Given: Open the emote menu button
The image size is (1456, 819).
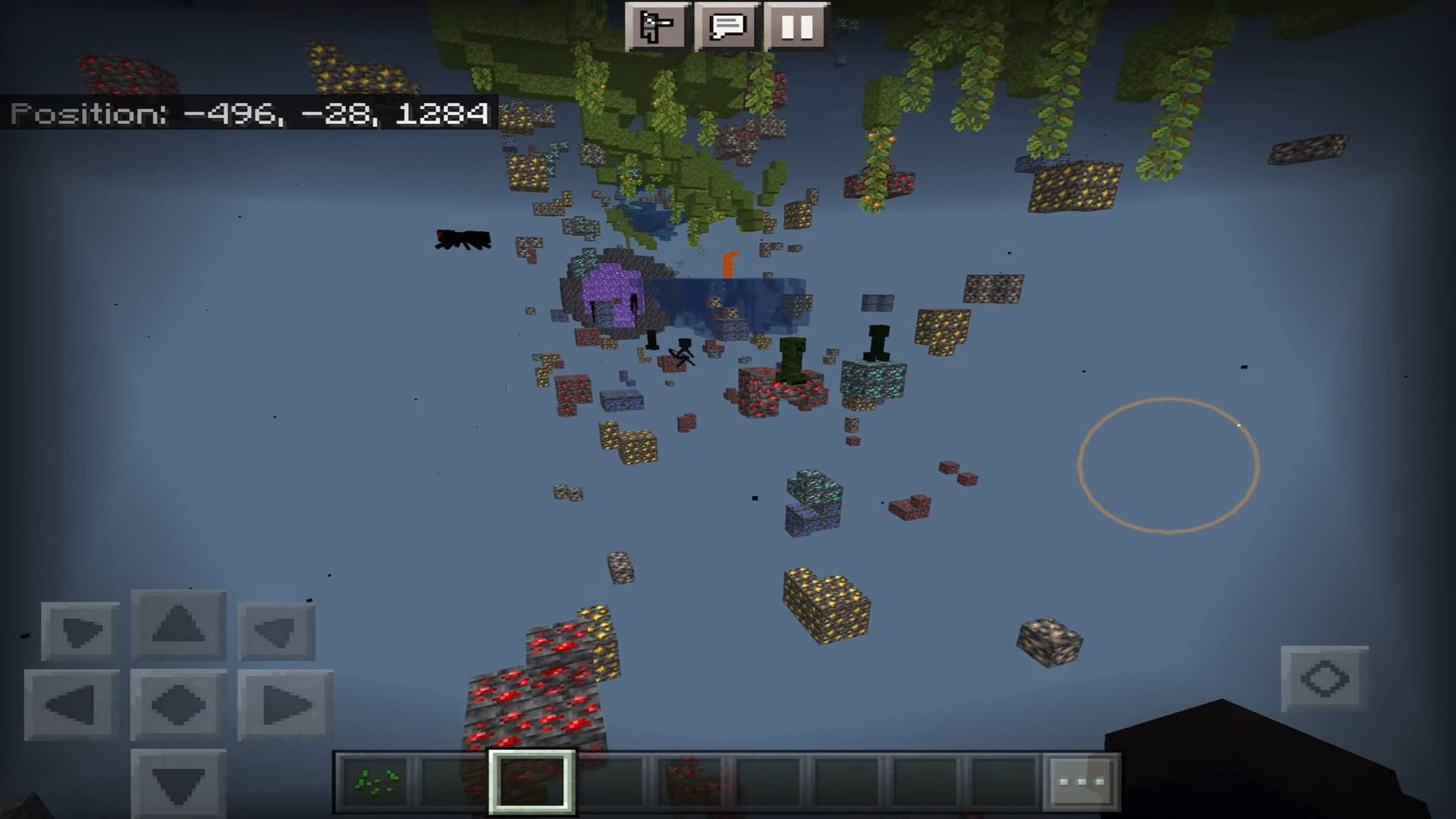Looking at the screenshot, I should (x=657, y=27).
